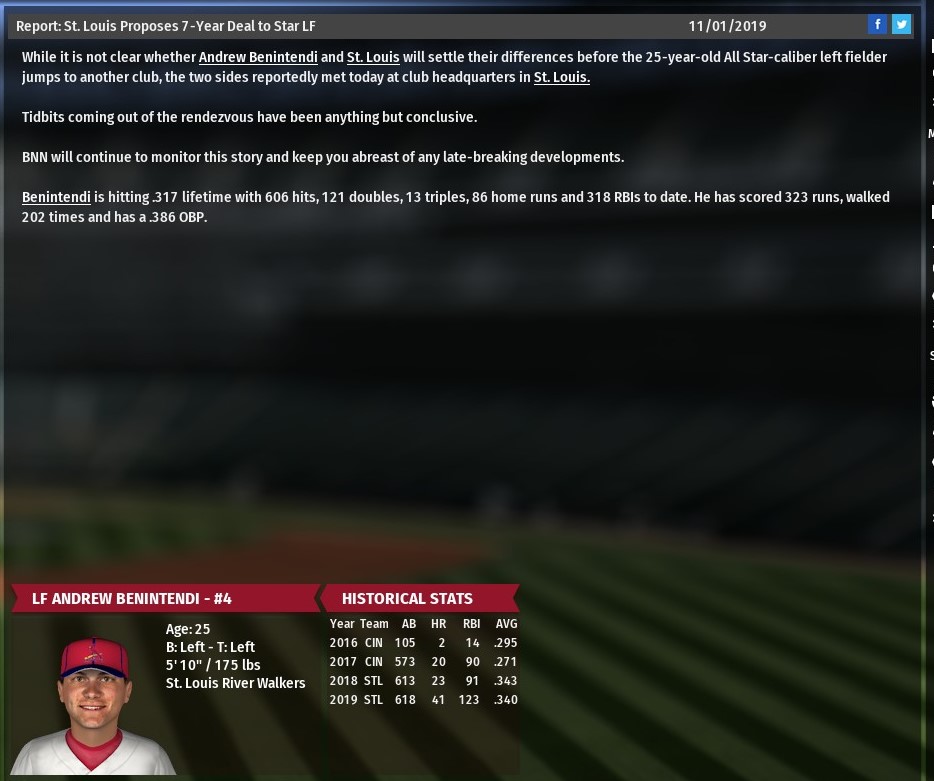
Task: Share the report on Facebook
Action: [877, 25]
